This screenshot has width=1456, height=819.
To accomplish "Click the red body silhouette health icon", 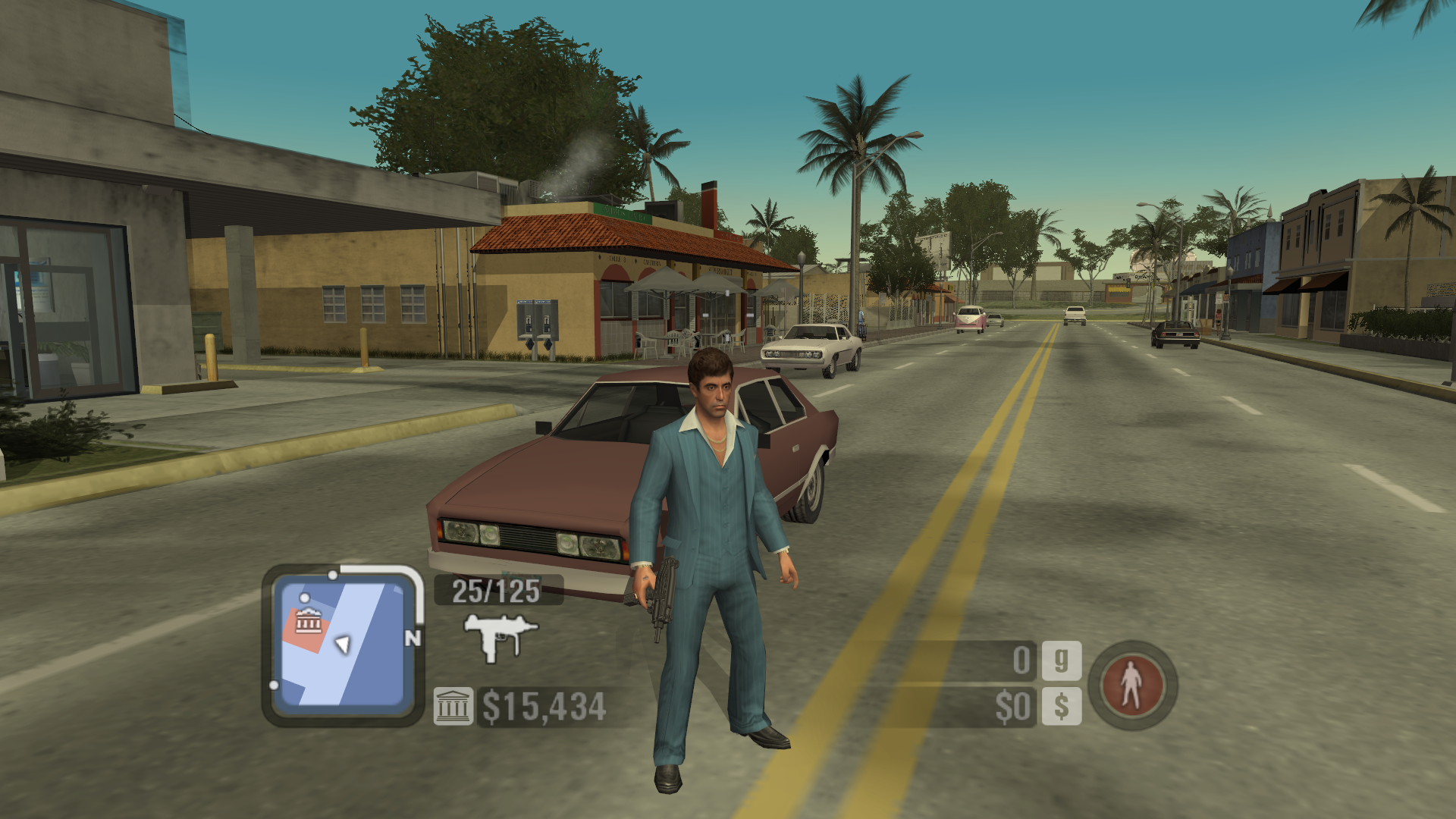I will pos(1131,685).
